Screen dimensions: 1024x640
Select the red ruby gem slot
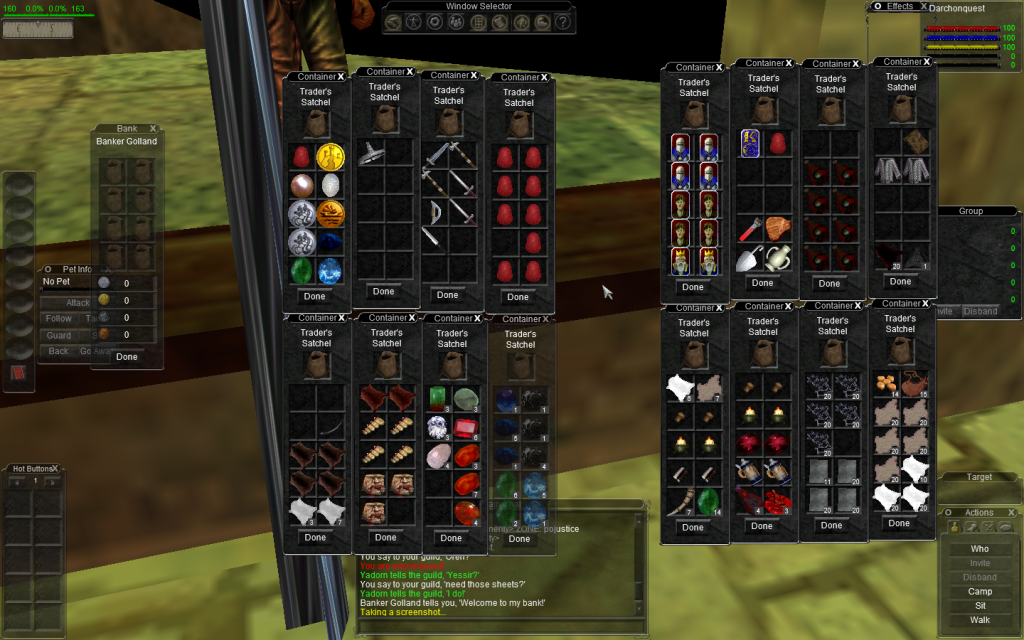coord(465,431)
